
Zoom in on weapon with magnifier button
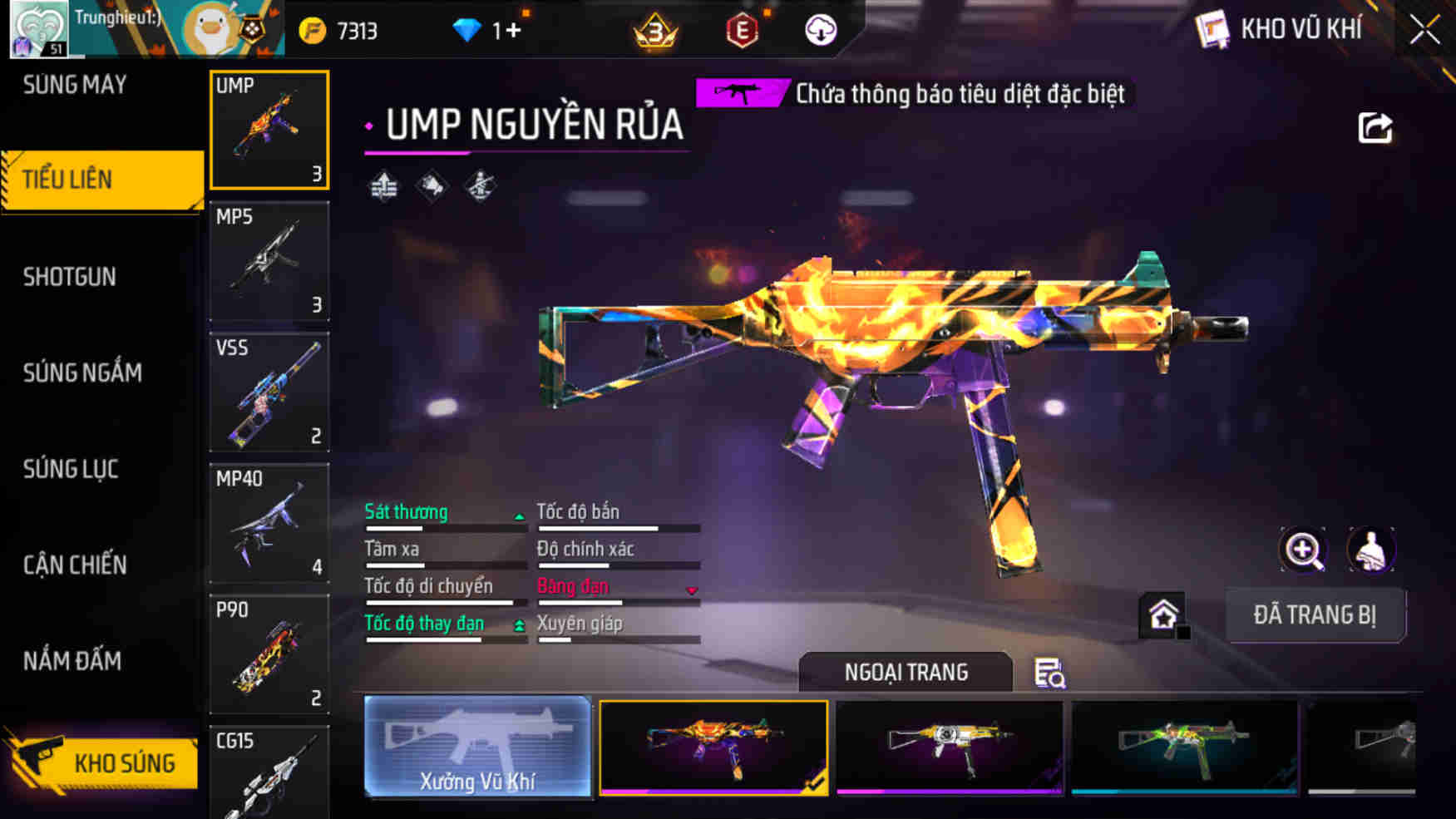pos(1303,550)
